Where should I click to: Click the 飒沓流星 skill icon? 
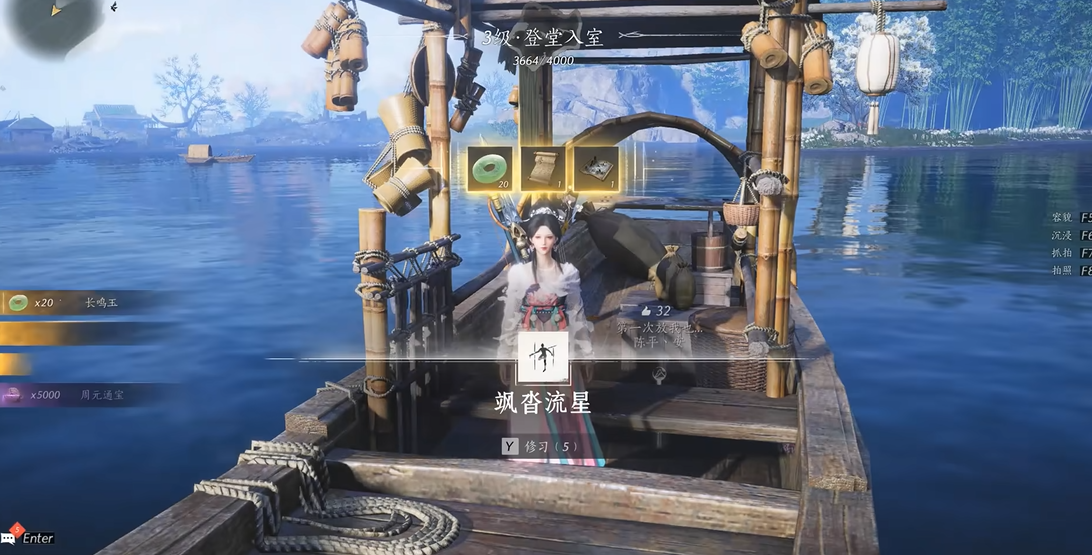[x=543, y=358]
